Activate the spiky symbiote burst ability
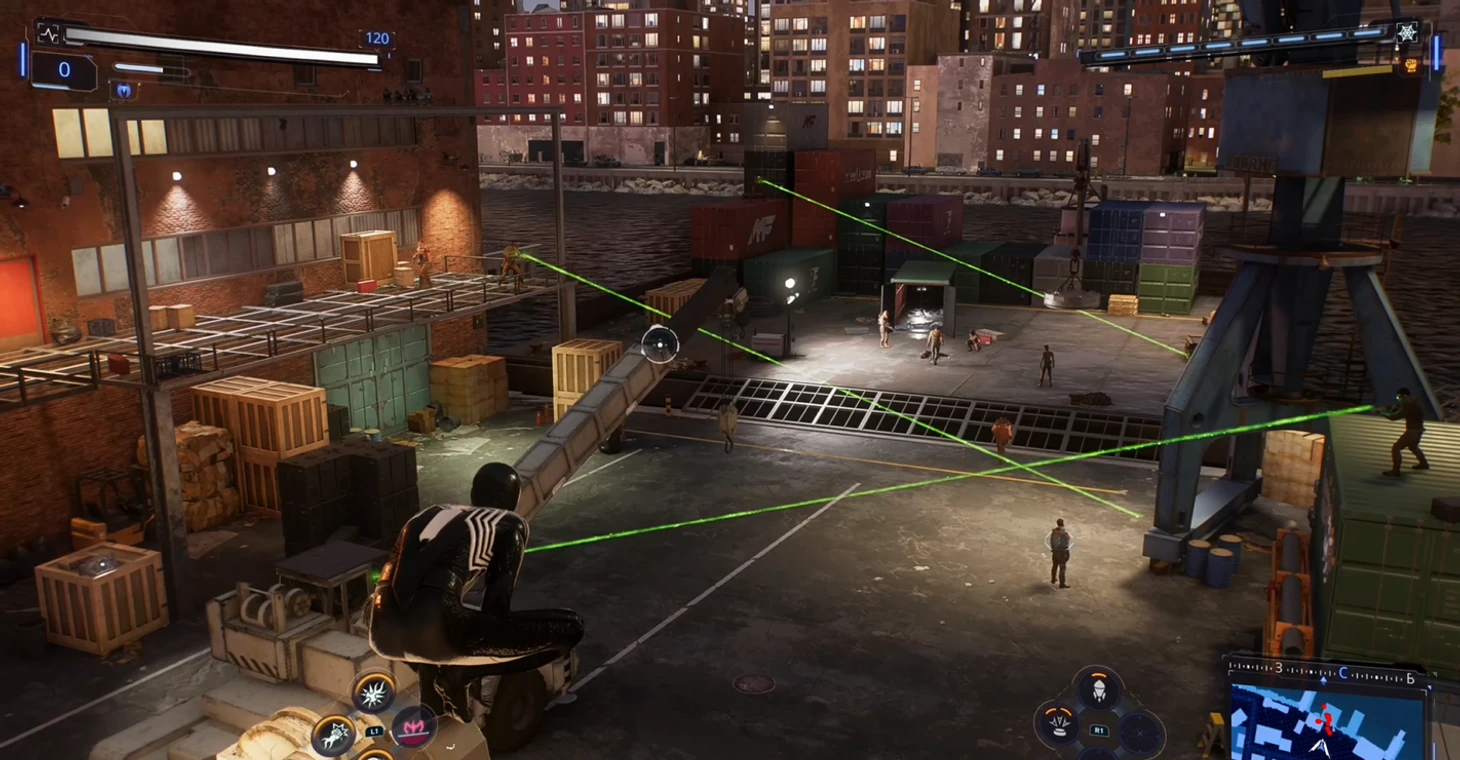1460x760 pixels. tap(373, 691)
